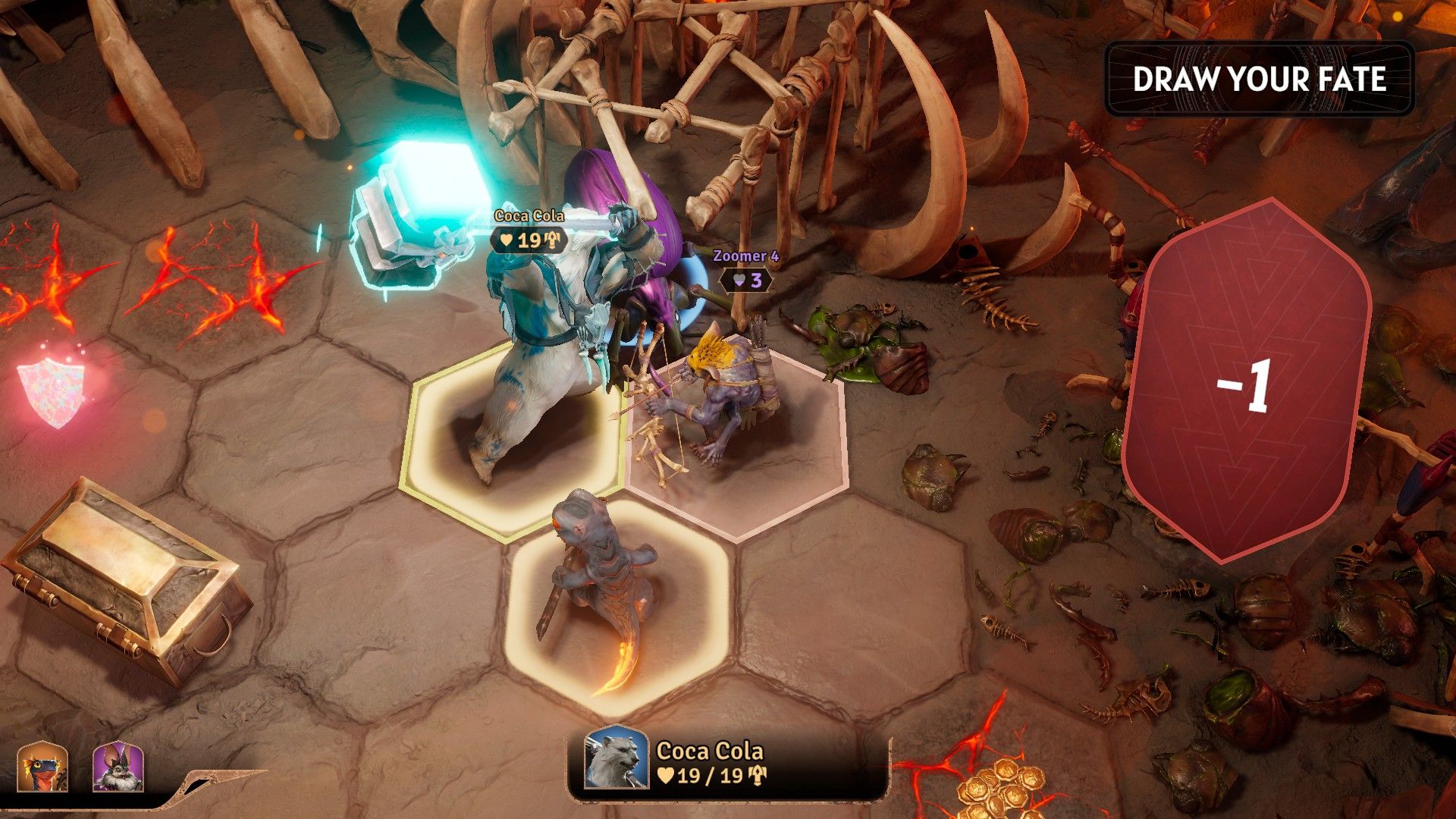This screenshot has height=819, width=1456.
Task: Click the heart icon next to 19 / 19
Action: coord(666,774)
